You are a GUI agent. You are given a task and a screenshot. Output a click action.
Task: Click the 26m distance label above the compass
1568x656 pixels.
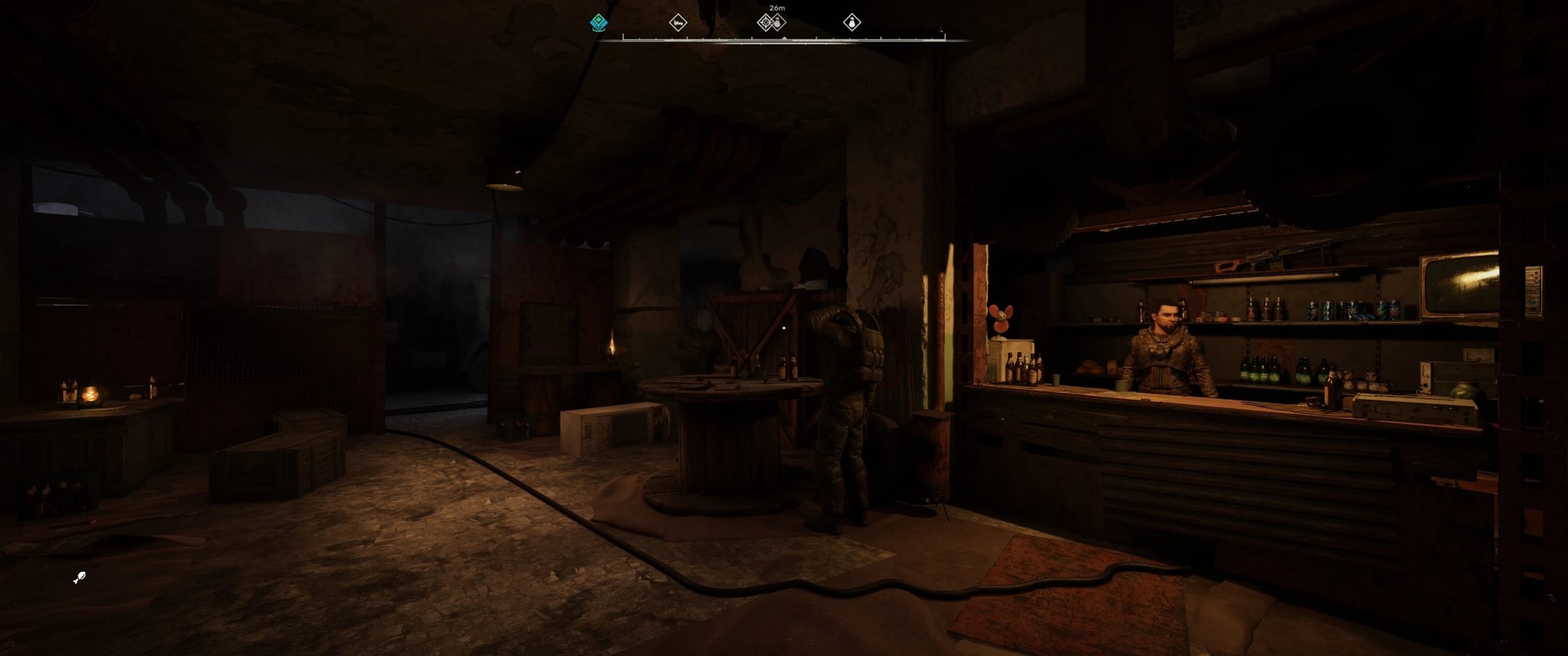(776, 8)
